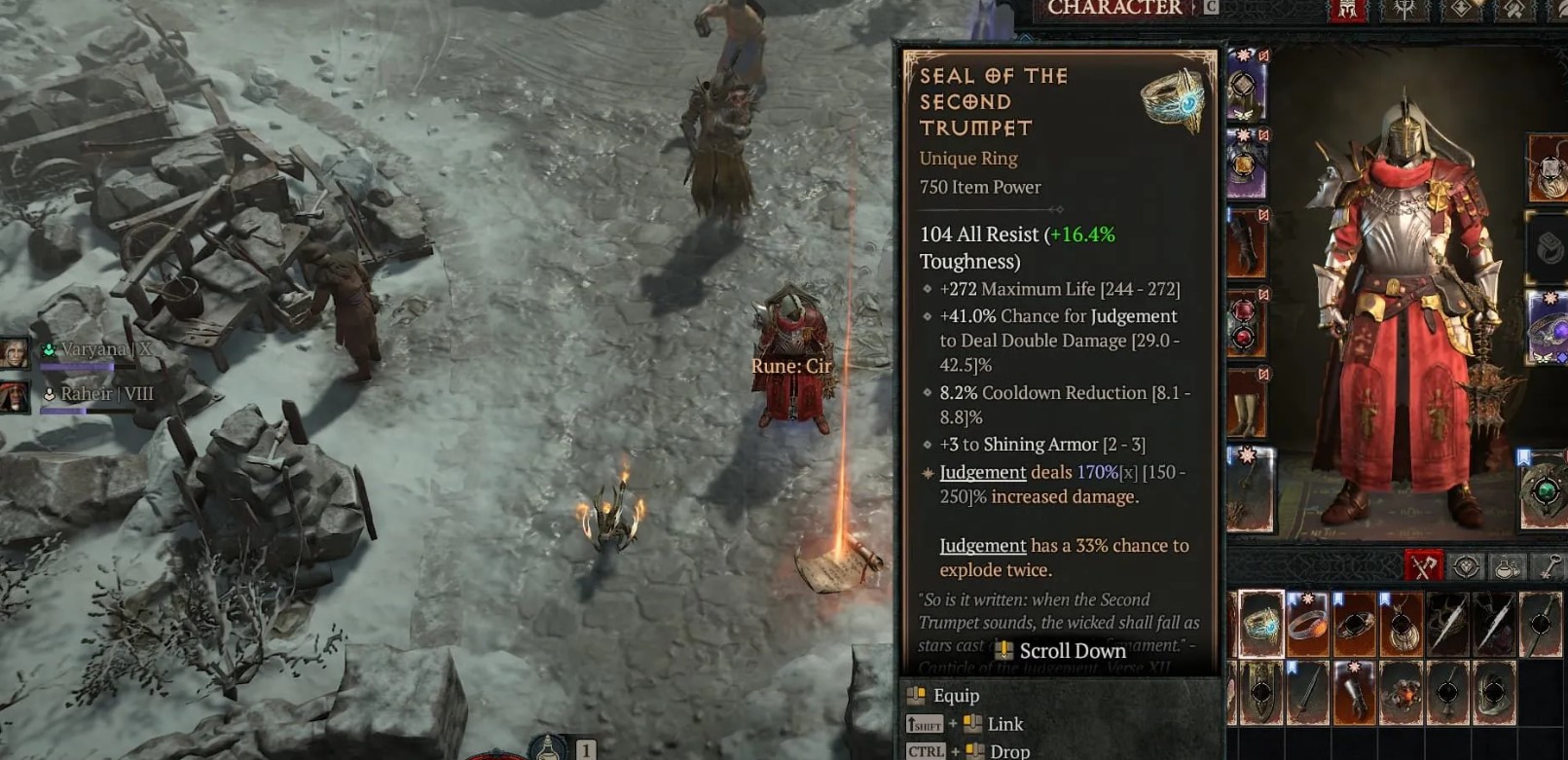The image size is (1568, 760).
Task: Select the gauntlet item in inventory
Action: (x=1355, y=692)
